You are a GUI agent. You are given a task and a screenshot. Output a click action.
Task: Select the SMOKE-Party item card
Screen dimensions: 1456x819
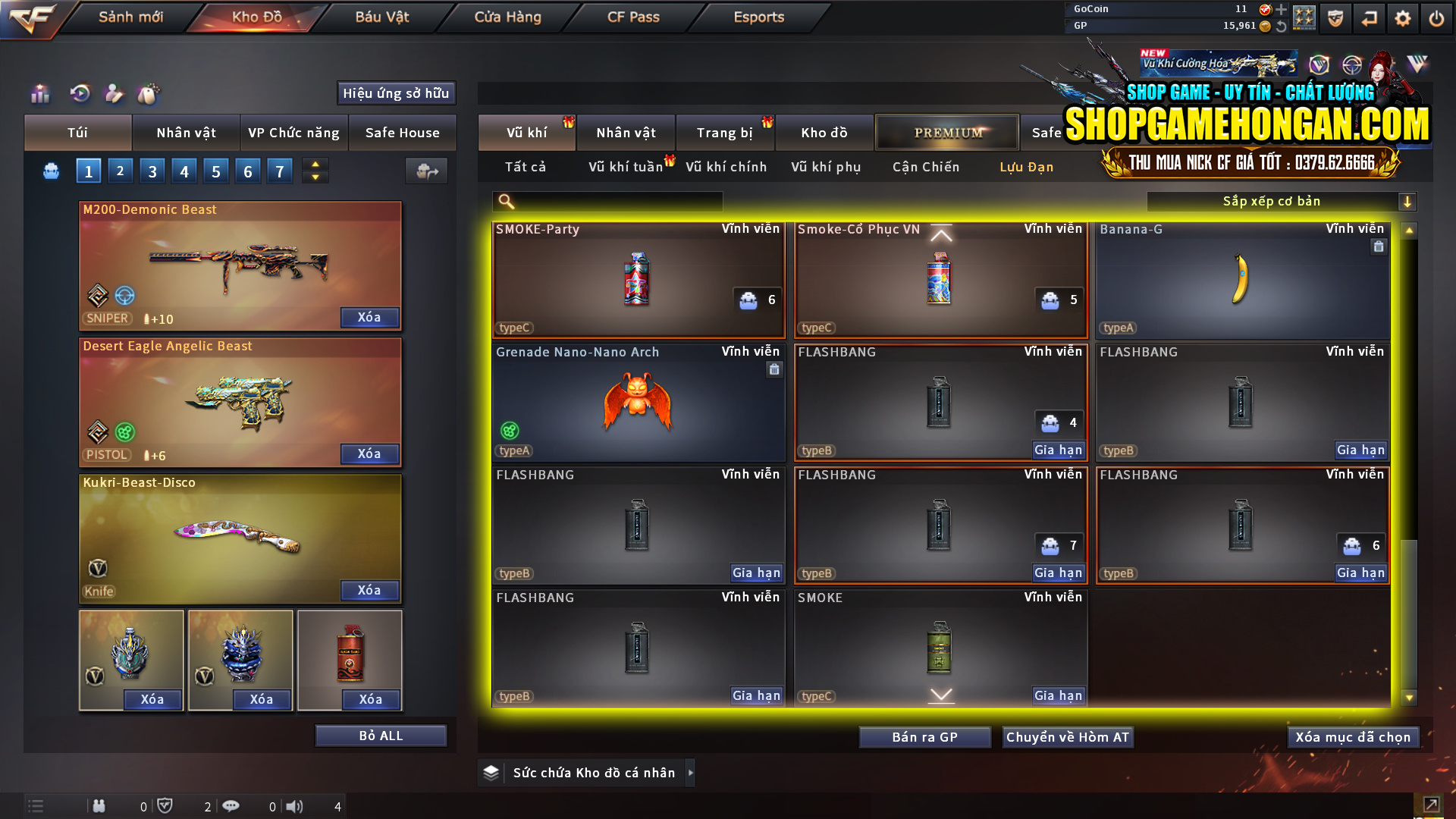[x=638, y=281]
